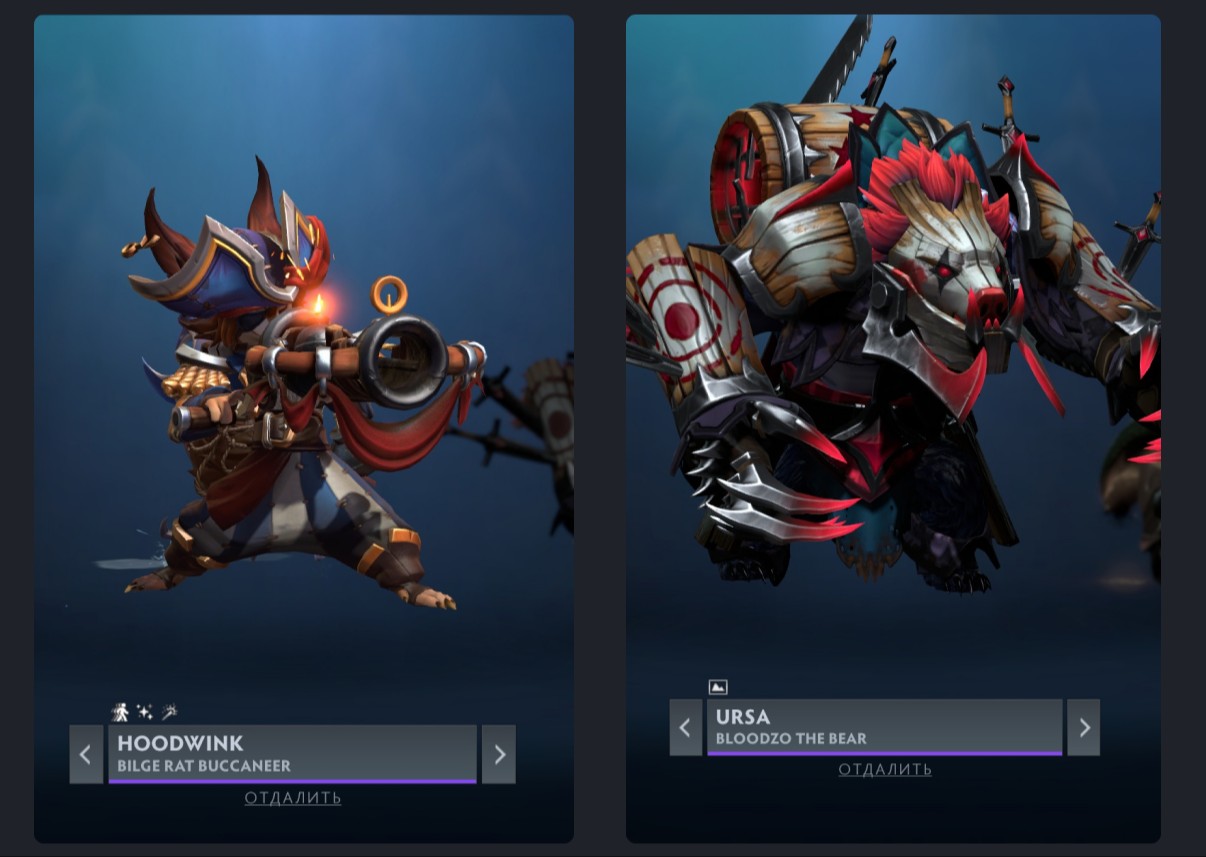
Task: Select the Hoodwink Bilge Rat Buccaneer label
Action: 292,754
